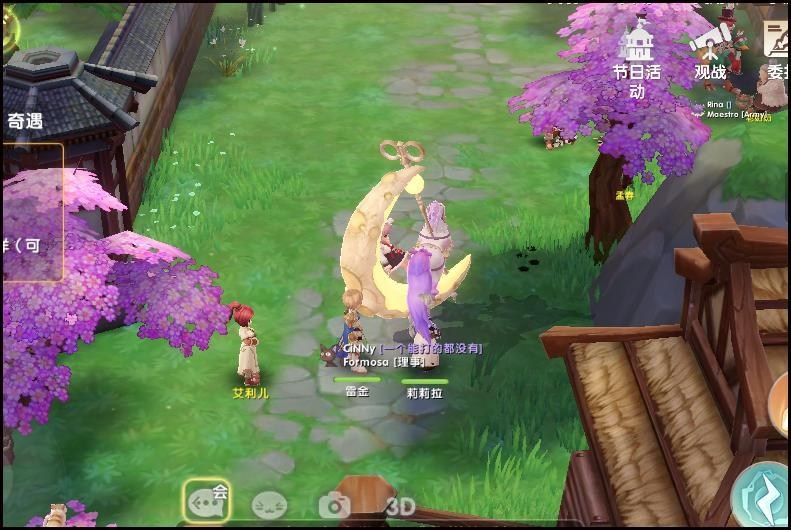The height and width of the screenshot is (530, 791).
Task: Select the quest tracker panel entry
Action: [30, 212]
